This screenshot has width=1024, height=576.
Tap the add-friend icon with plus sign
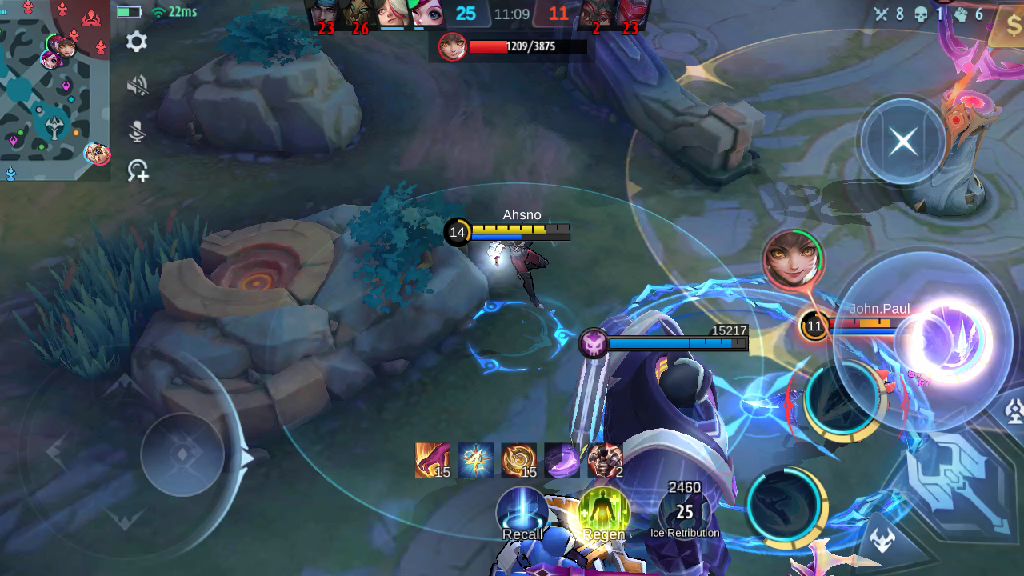point(137,172)
